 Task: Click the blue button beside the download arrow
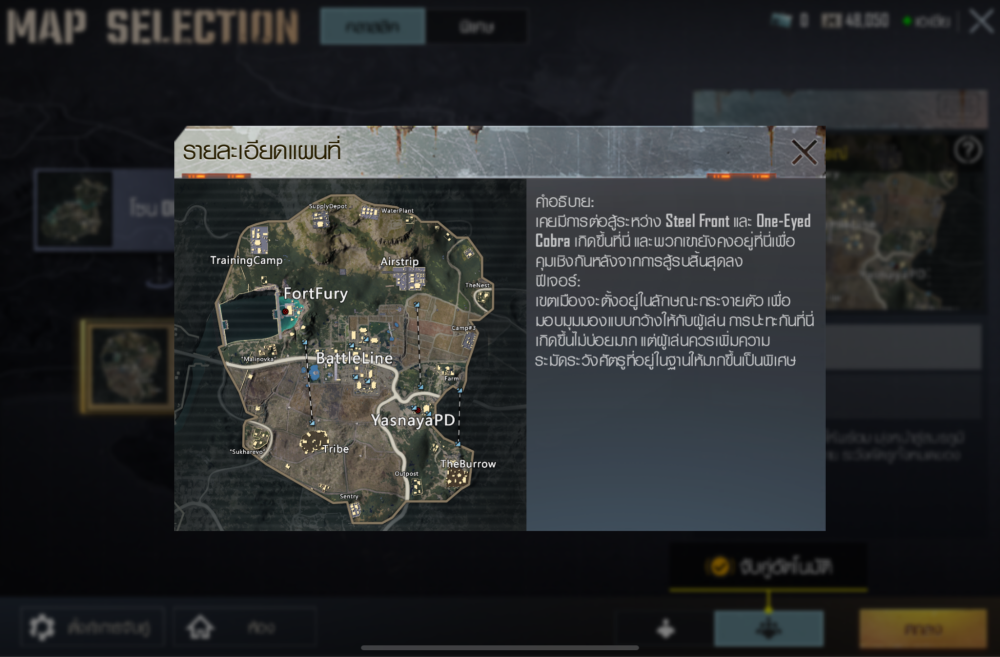click(x=768, y=629)
